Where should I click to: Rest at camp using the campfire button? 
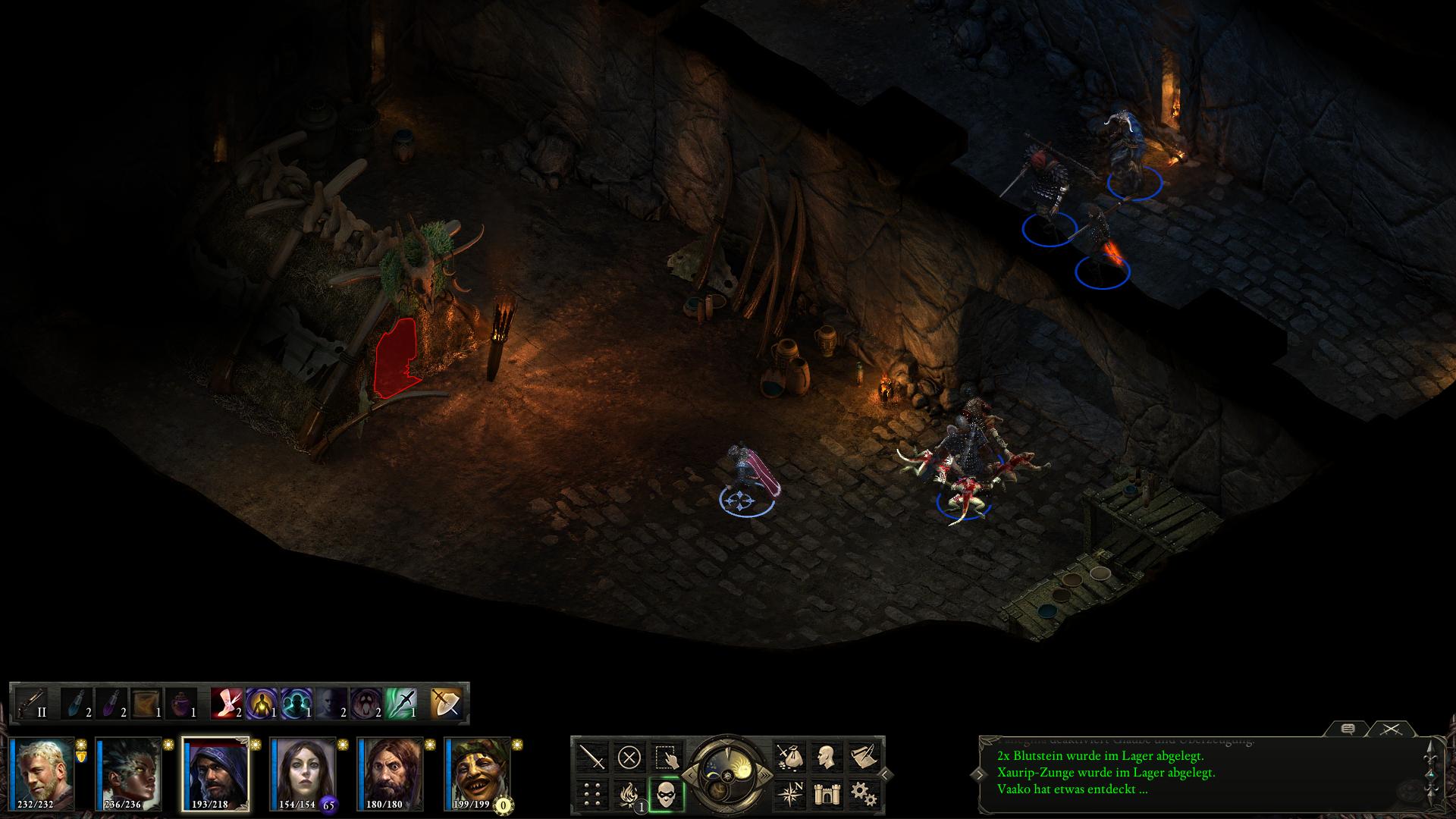coord(629,794)
